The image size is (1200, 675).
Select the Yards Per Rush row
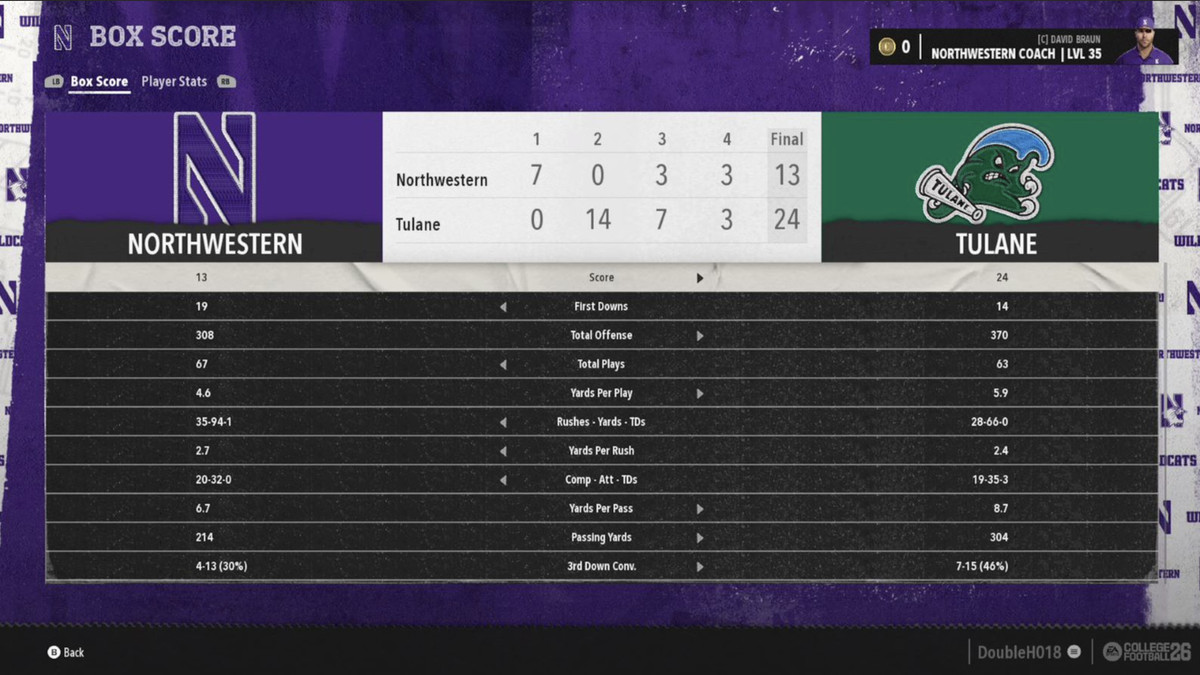(601, 451)
